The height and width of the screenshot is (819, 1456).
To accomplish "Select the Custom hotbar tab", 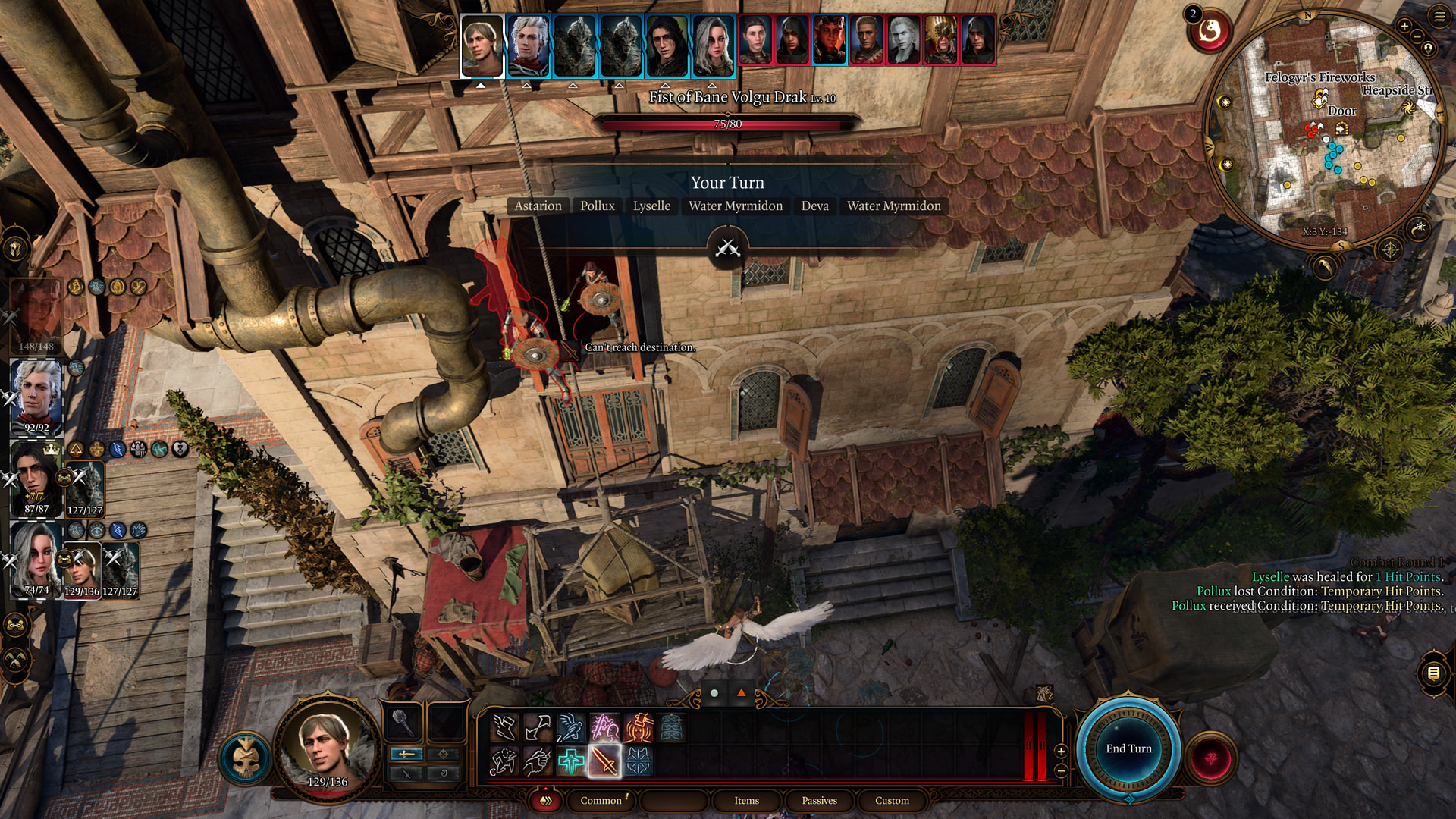I will click(892, 800).
